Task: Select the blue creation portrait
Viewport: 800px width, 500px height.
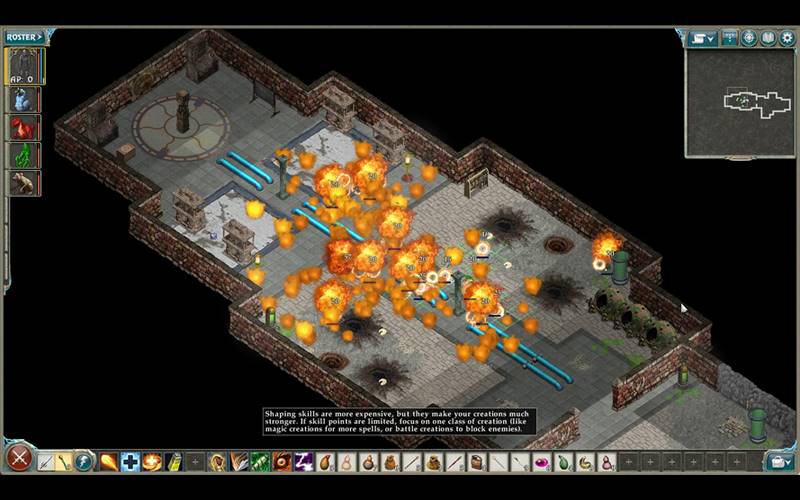Action: tap(24, 99)
